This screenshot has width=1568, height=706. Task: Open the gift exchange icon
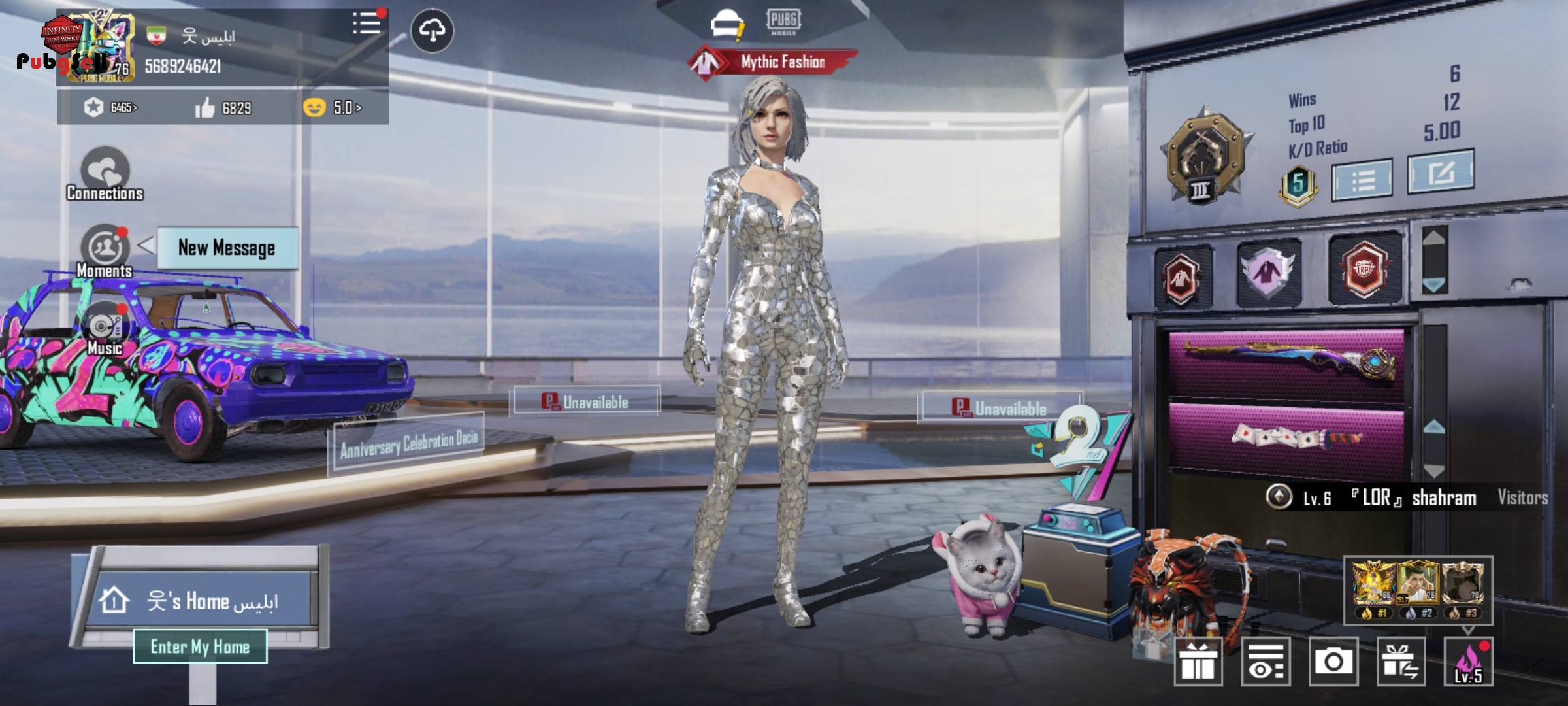pyautogui.click(x=1401, y=662)
